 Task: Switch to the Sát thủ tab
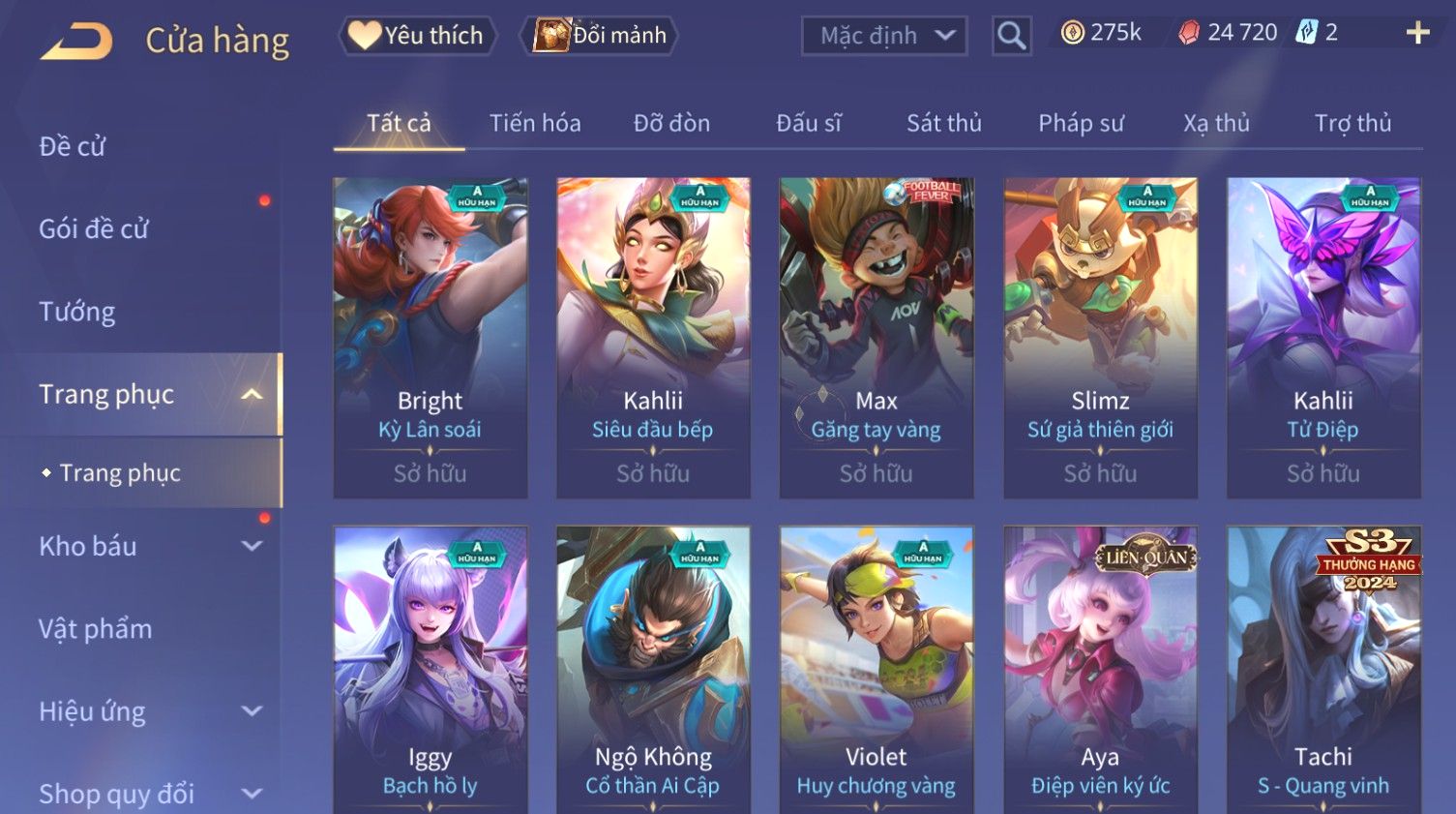click(x=943, y=124)
